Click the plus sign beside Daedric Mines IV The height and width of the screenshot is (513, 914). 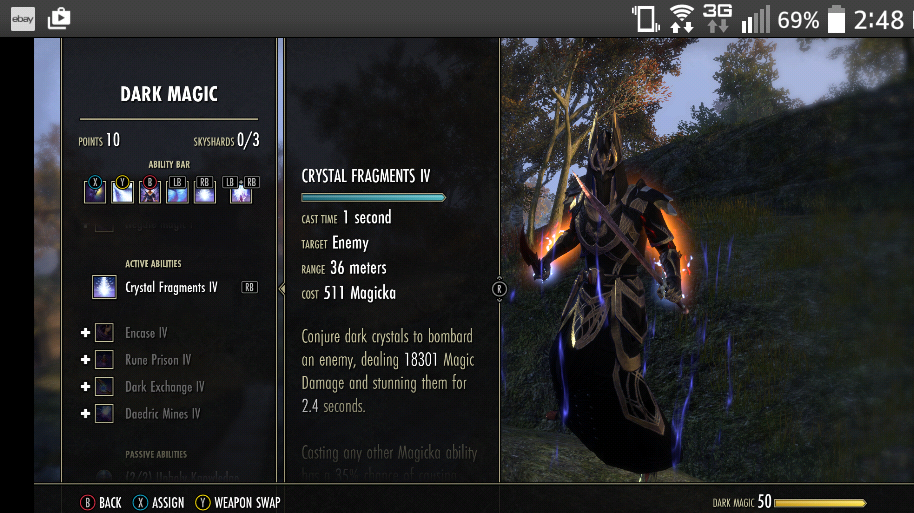pos(86,413)
